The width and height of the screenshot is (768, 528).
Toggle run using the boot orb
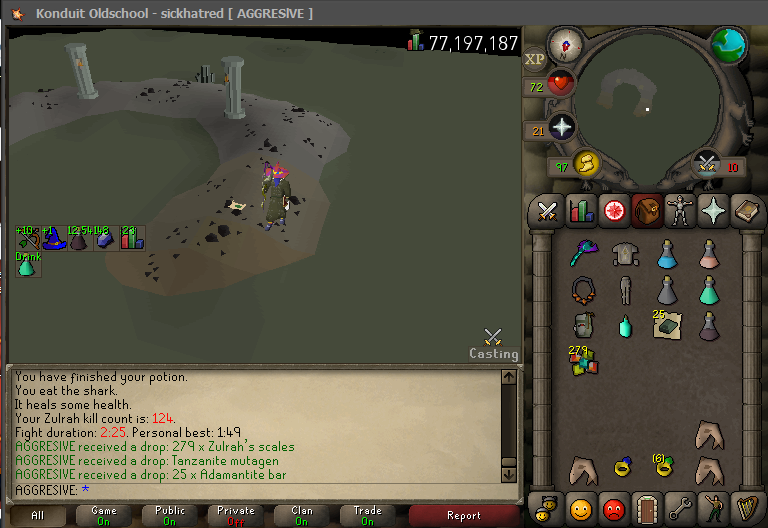tap(585, 164)
